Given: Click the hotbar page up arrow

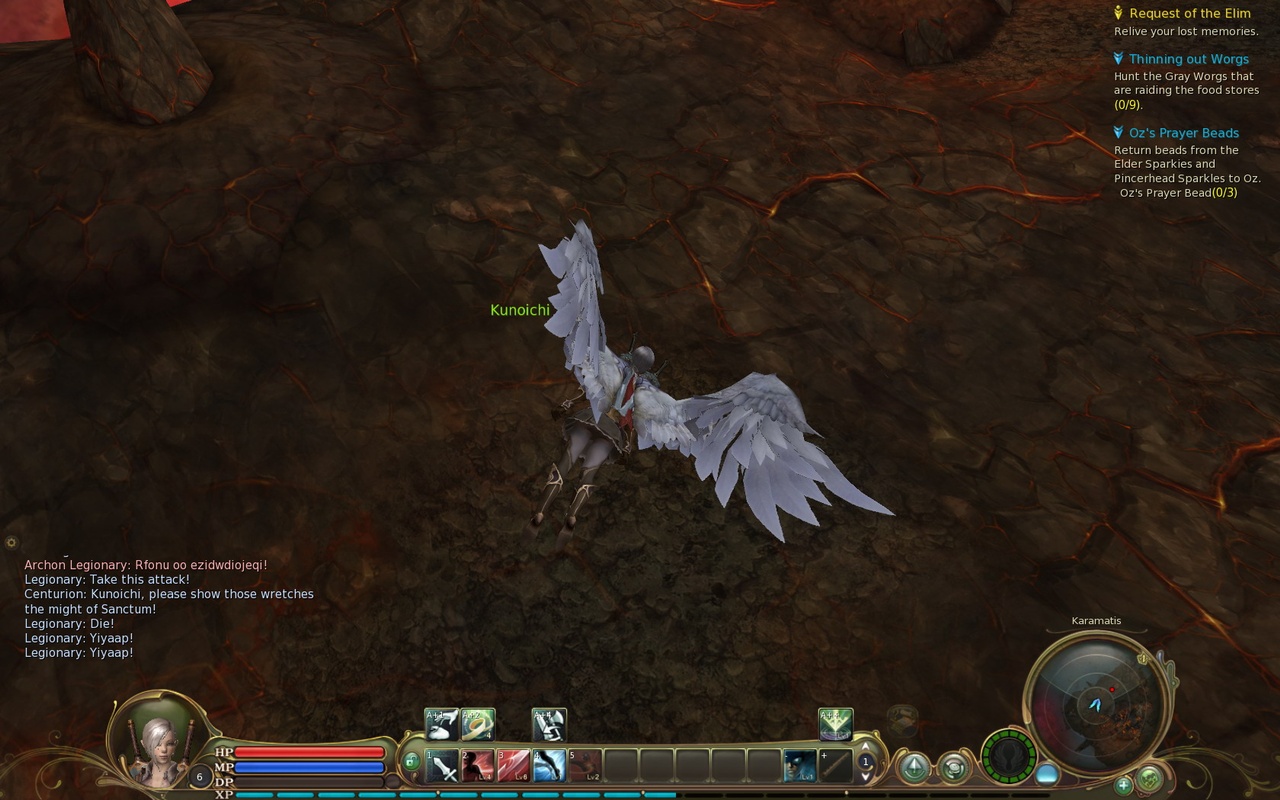Looking at the screenshot, I should click(x=865, y=748).
